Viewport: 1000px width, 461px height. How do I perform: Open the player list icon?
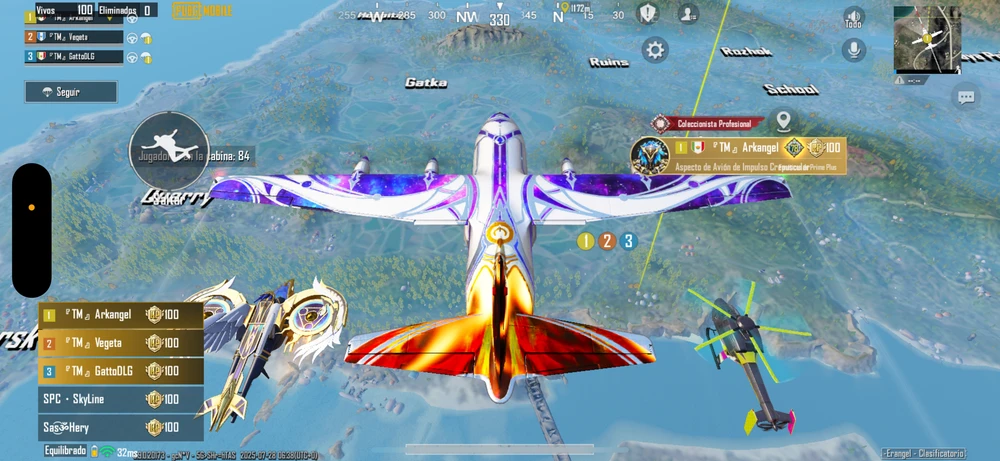pyautogui.click(x=688, y=13)
